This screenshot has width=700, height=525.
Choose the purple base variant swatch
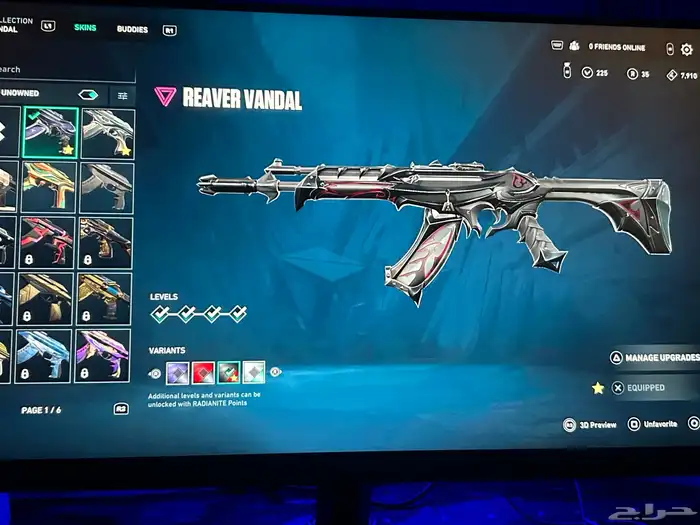(178, 373)
